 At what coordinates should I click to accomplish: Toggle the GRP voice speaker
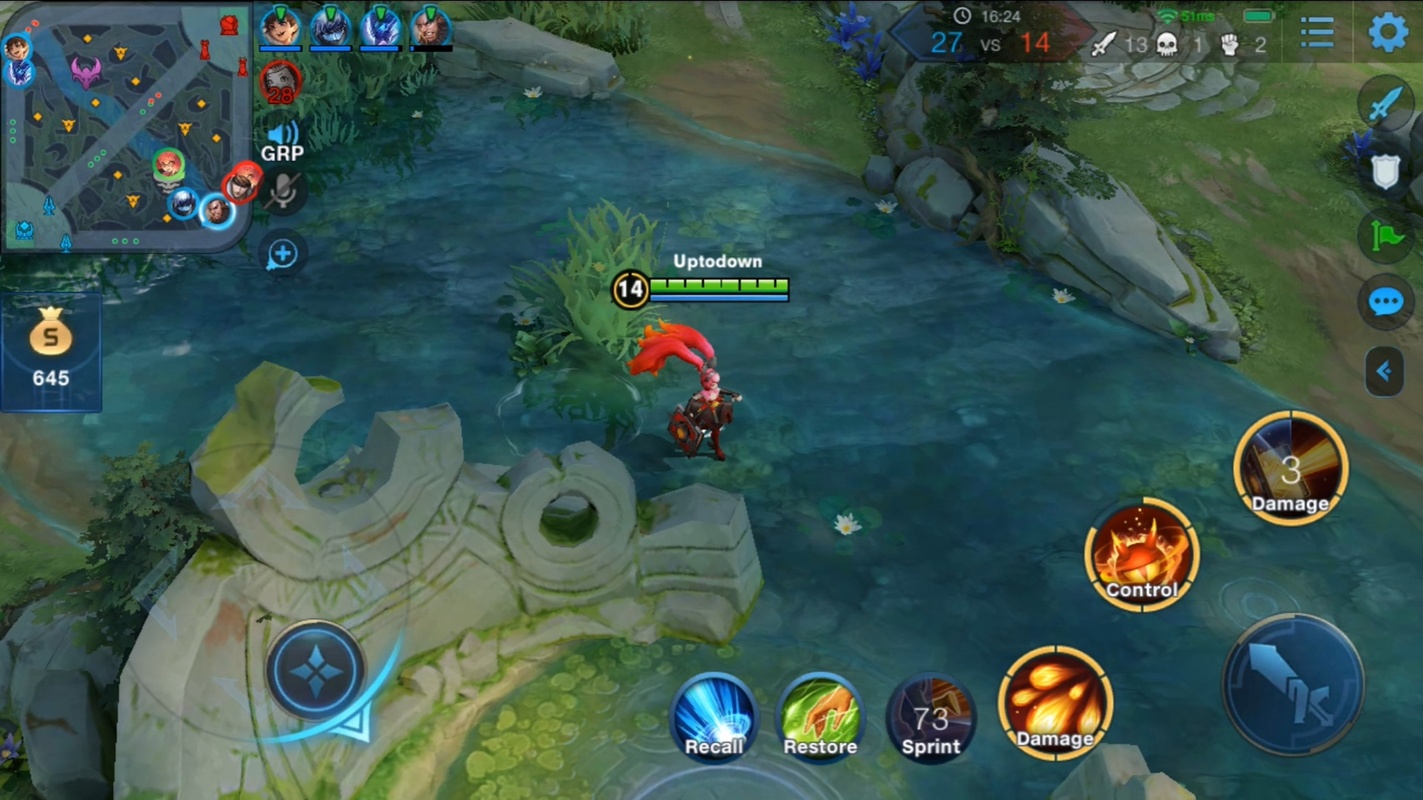[283, 135]
